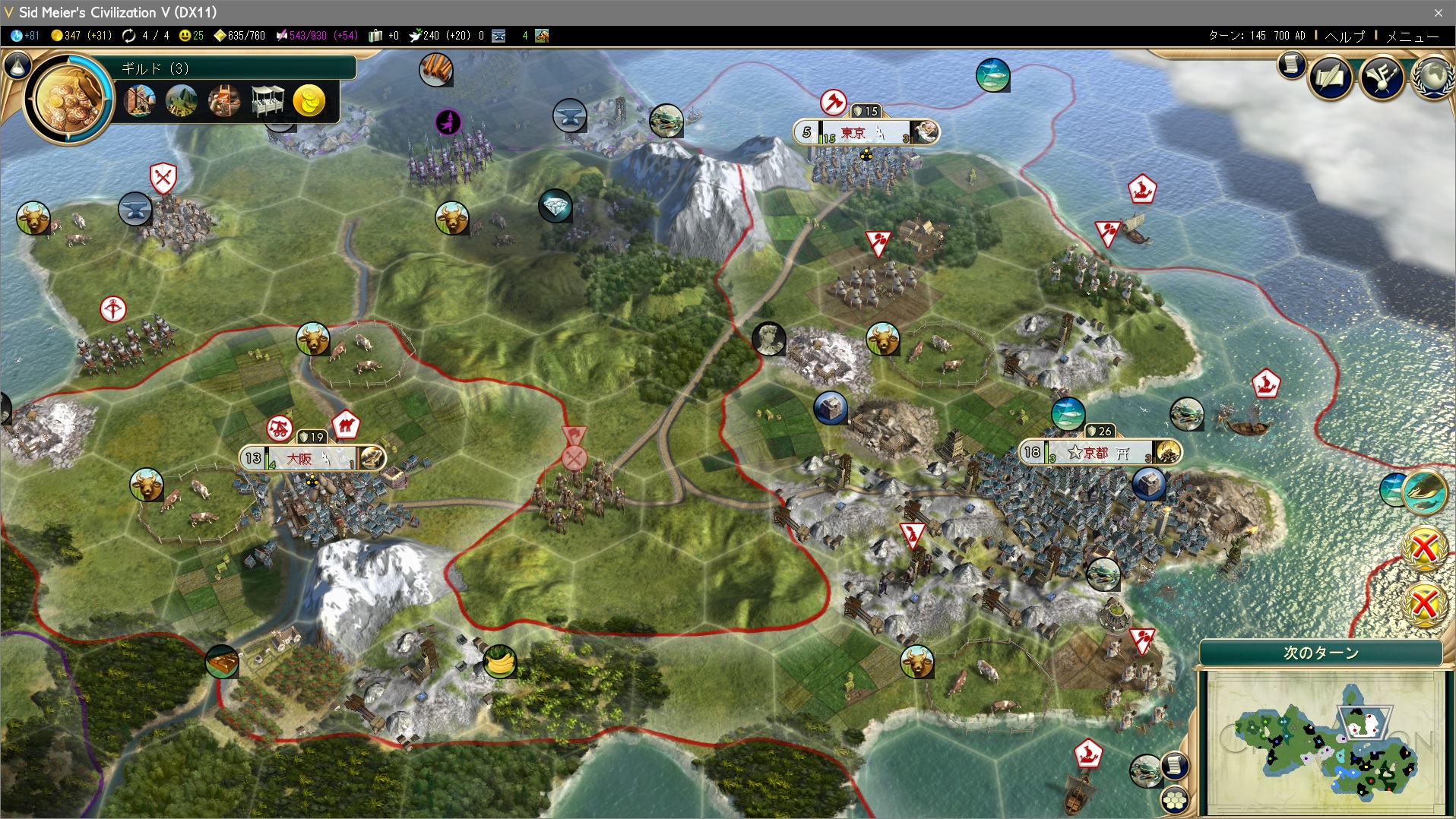Viewport: 1456px width, 819px height.
Task: Click the gold treasury readout in top bar
Action: click(81, 36)
